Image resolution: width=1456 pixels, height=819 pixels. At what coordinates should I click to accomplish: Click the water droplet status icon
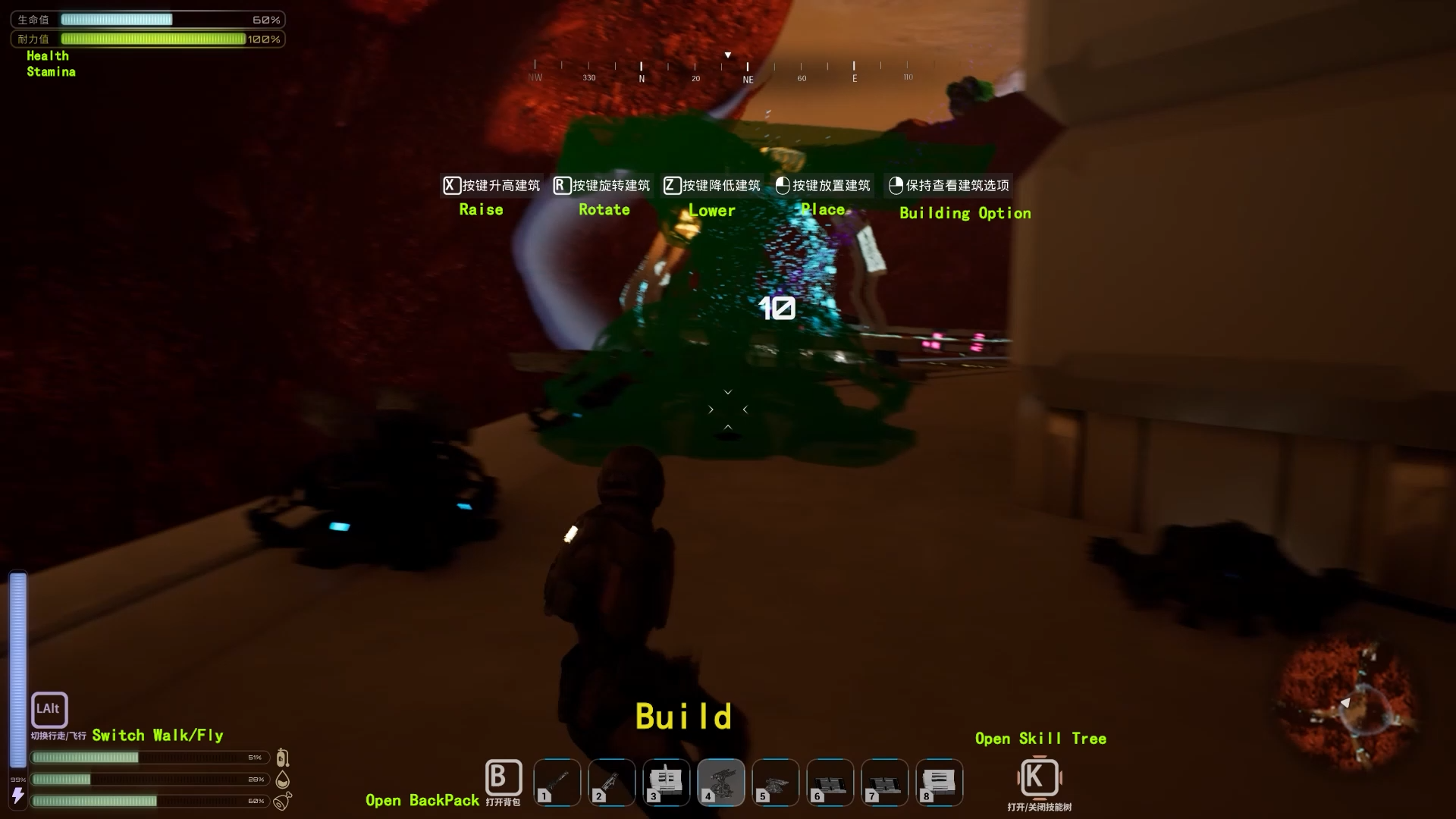point(283,779)
